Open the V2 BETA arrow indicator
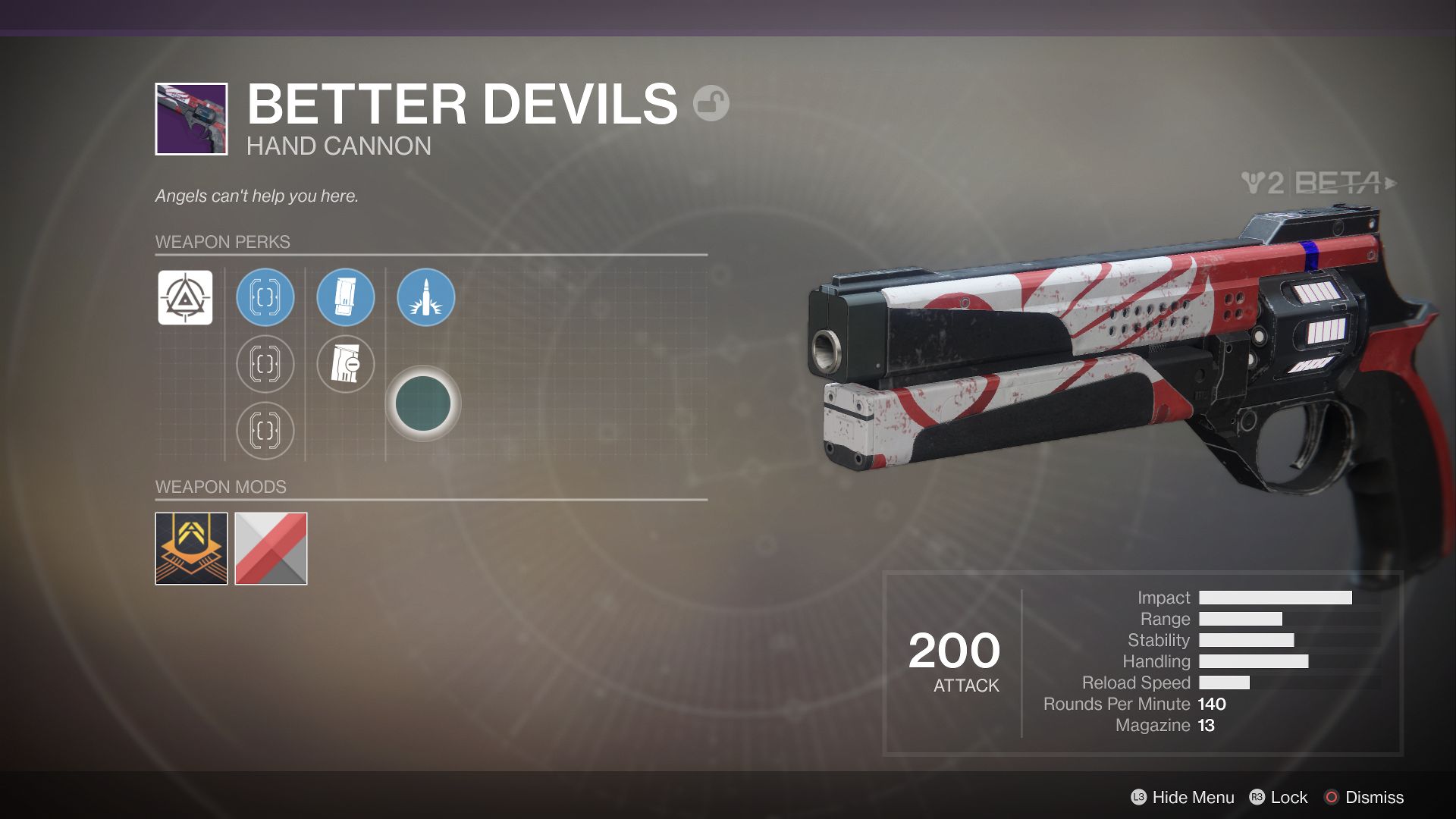This screenshot has height=819, width=1456. pos(1389,182)
